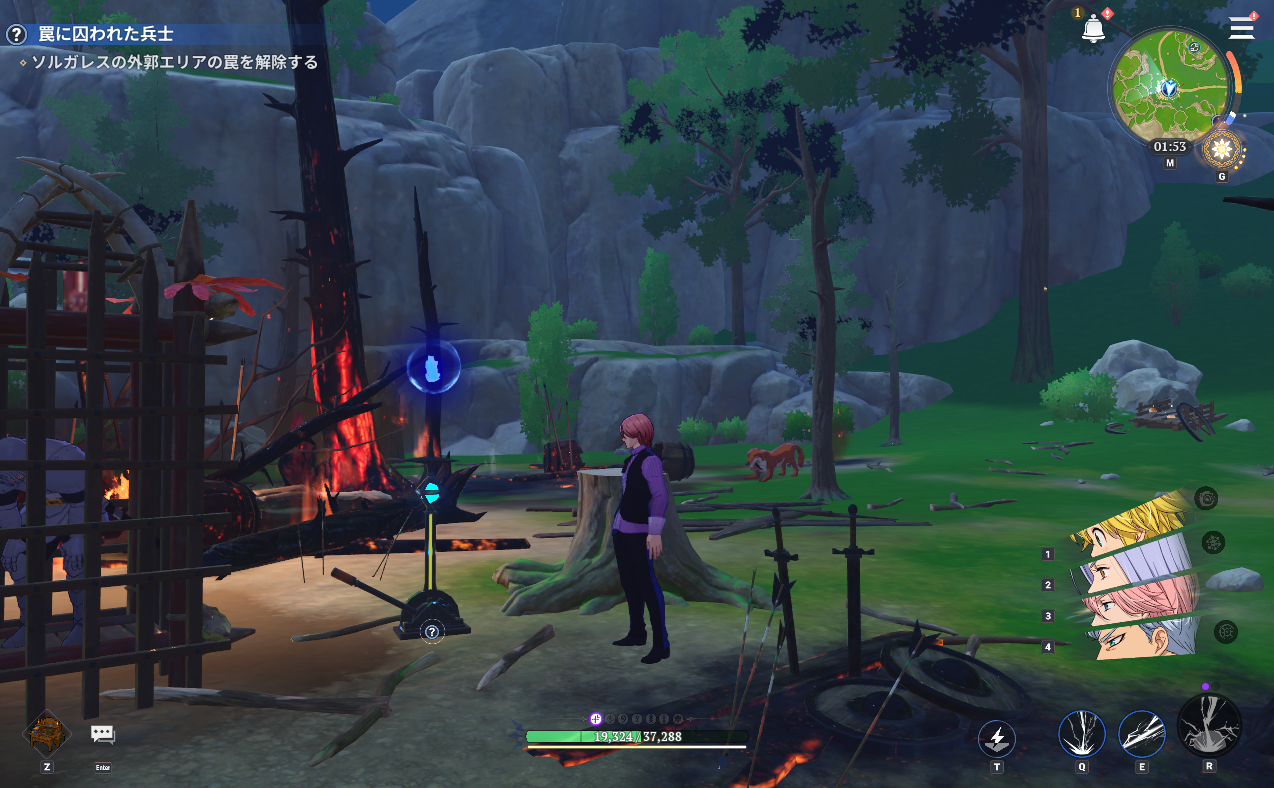
Task: Open the three-line main menu
Action: coord(1242,28)
